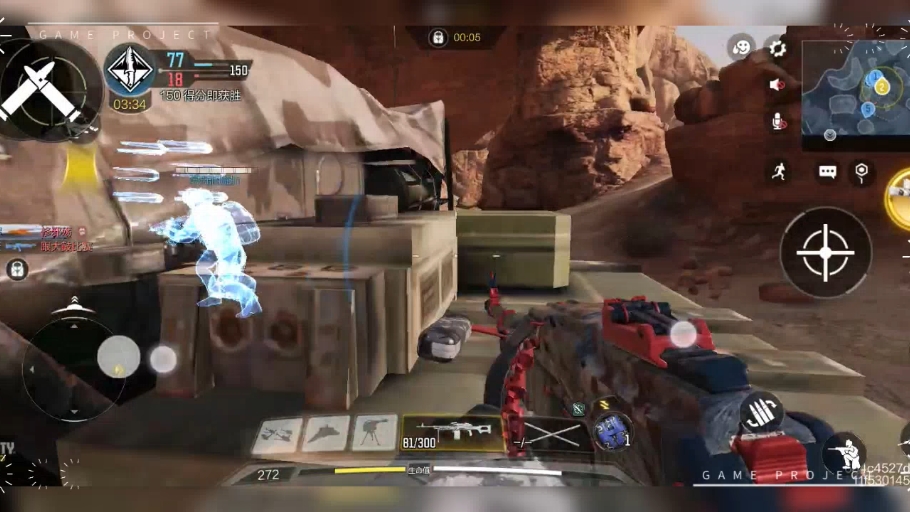The image size is (910, 512).
Task: Toggle the muted speaker audio icon
Action: (x=777, y=85)
